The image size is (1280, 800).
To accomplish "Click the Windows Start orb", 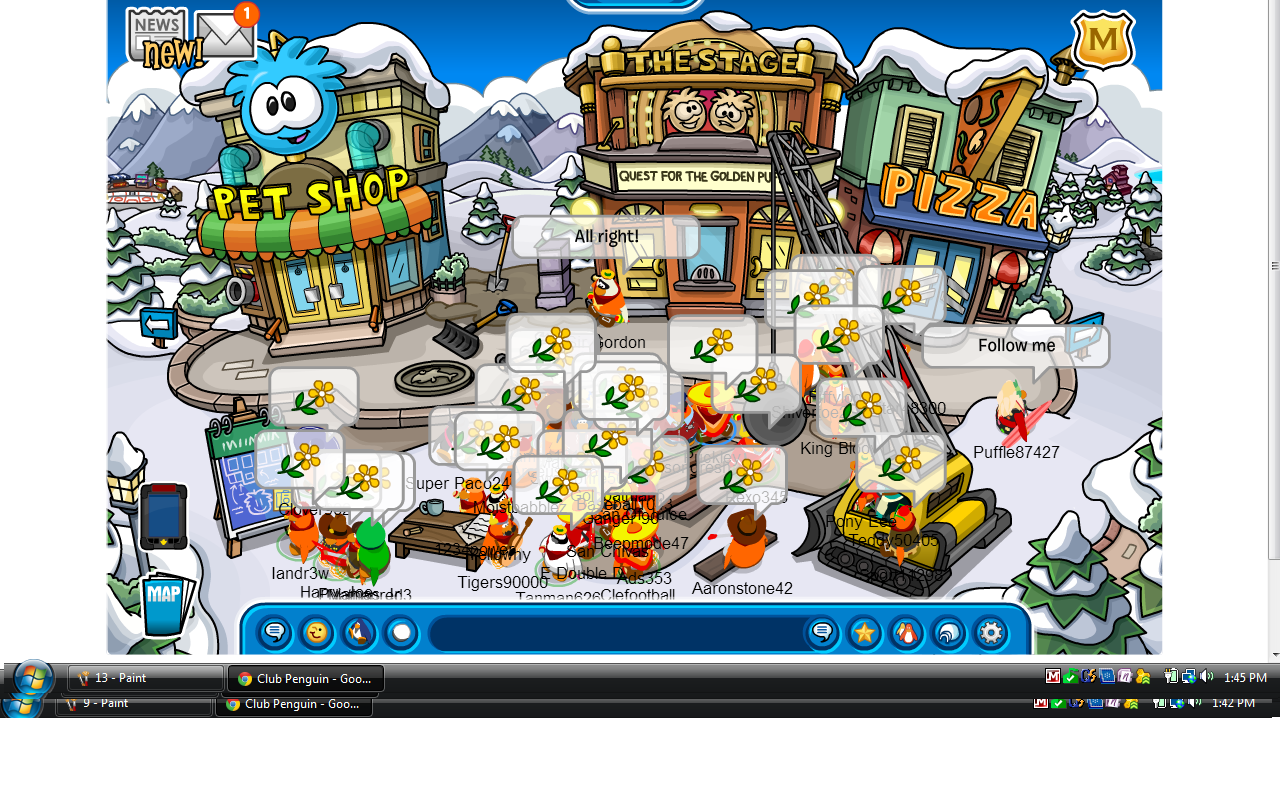I will click(x=33, y=679).
